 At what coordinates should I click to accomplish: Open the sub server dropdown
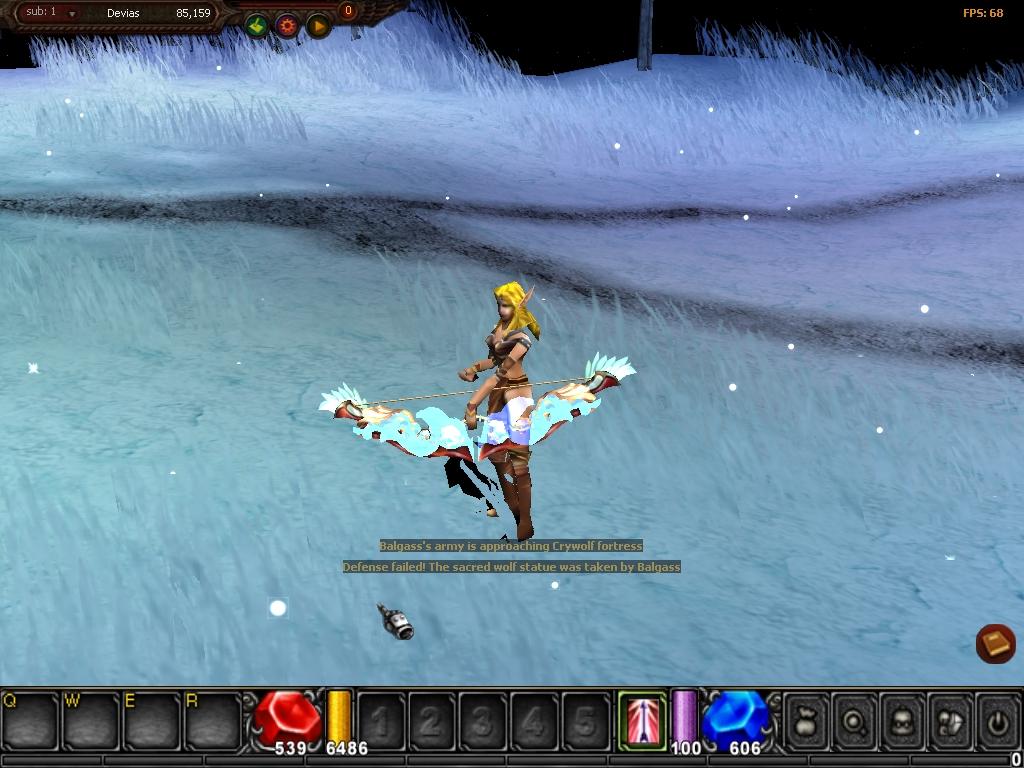(72, 14)
